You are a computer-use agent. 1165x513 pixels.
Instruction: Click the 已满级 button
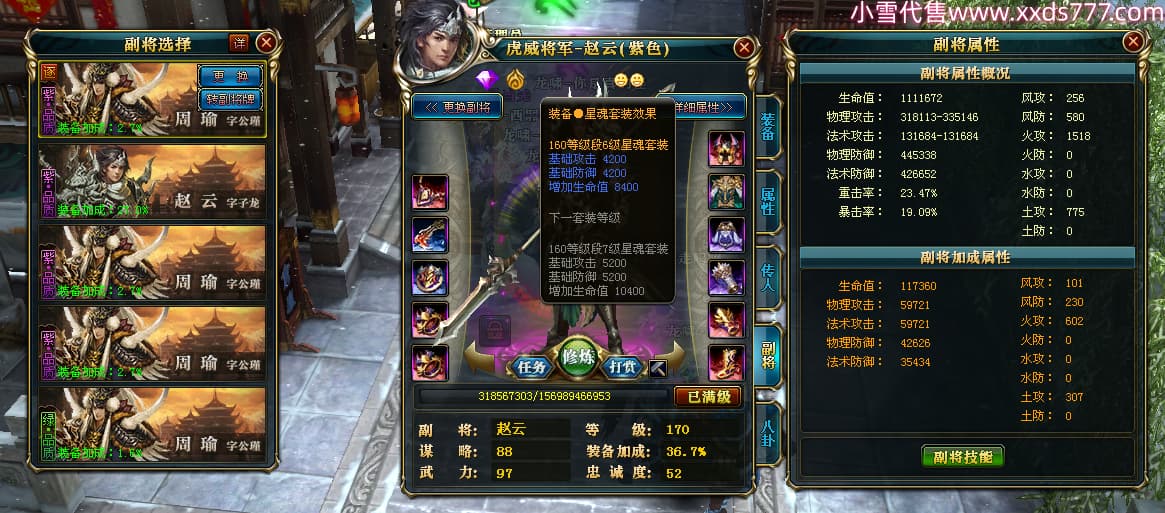click(x=707, y=396)
